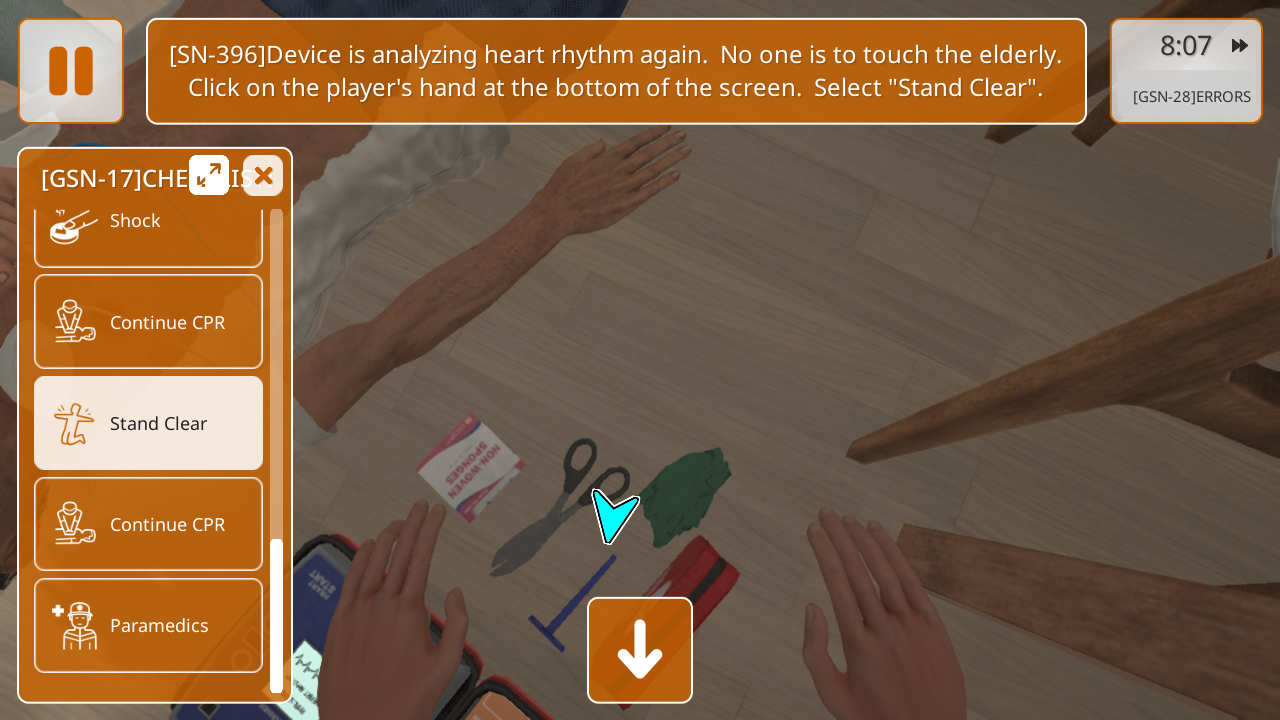This screenshot has width=1280, height=720.
Task: Select the Stand Clear checklist step
Action: click(x=149, y=423)
